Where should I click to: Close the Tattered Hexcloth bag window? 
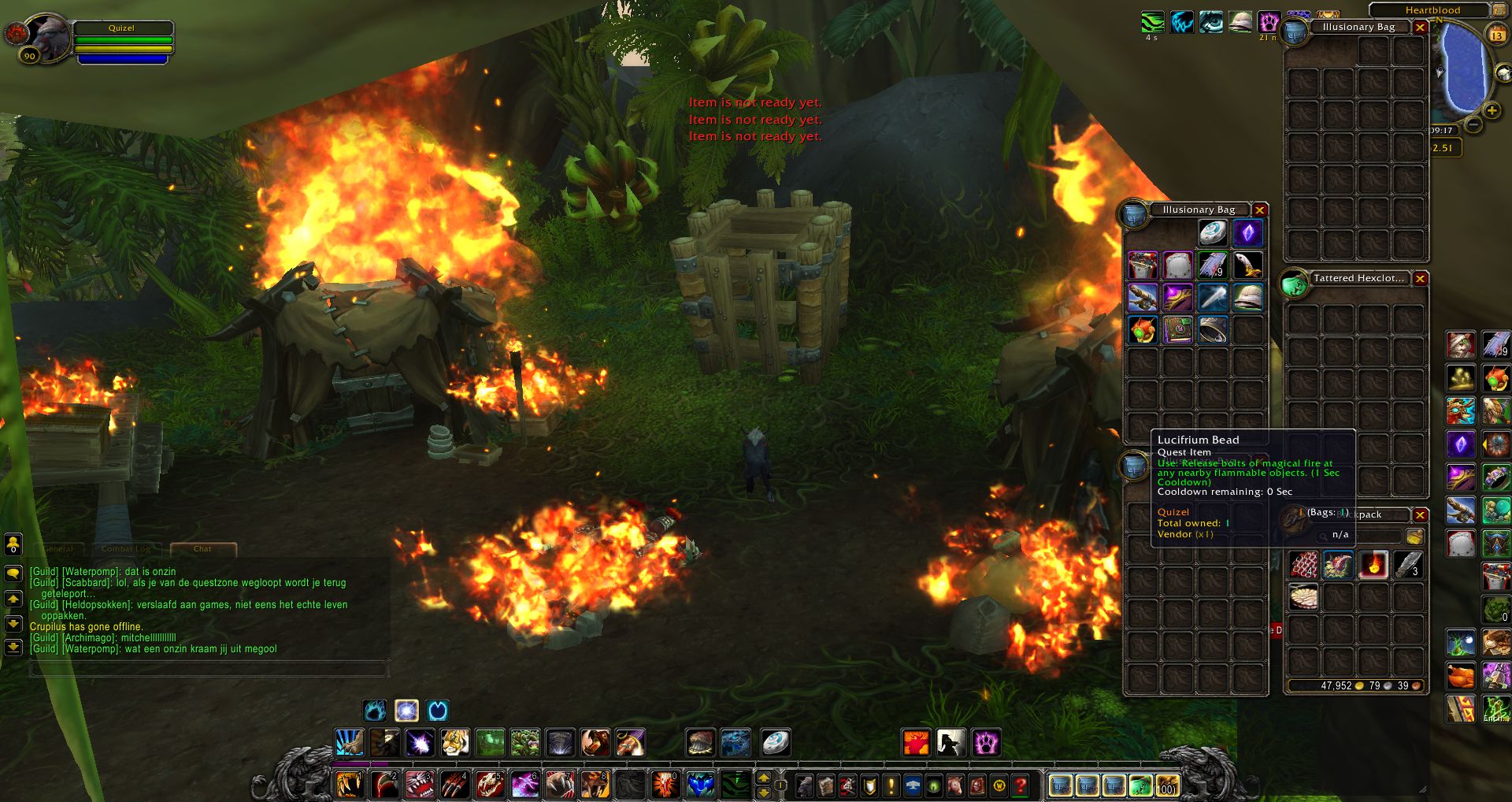1420,279
